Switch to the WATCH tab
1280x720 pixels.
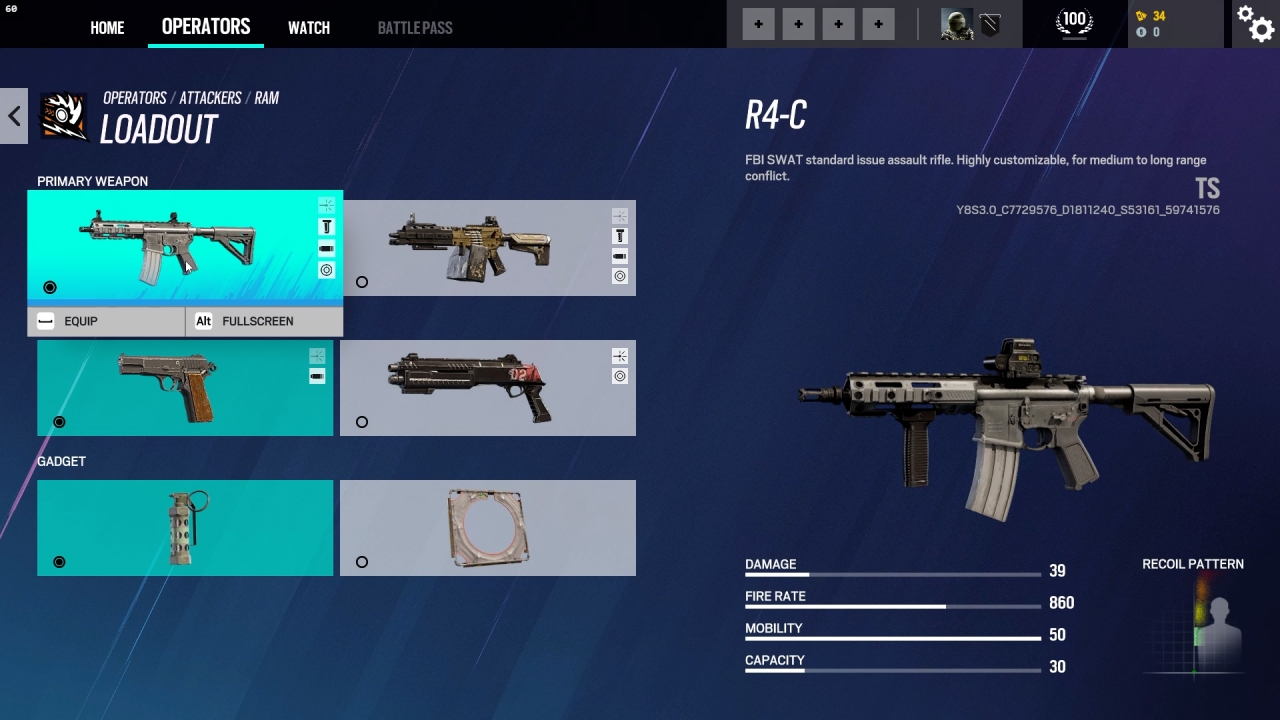coord(309,28)
